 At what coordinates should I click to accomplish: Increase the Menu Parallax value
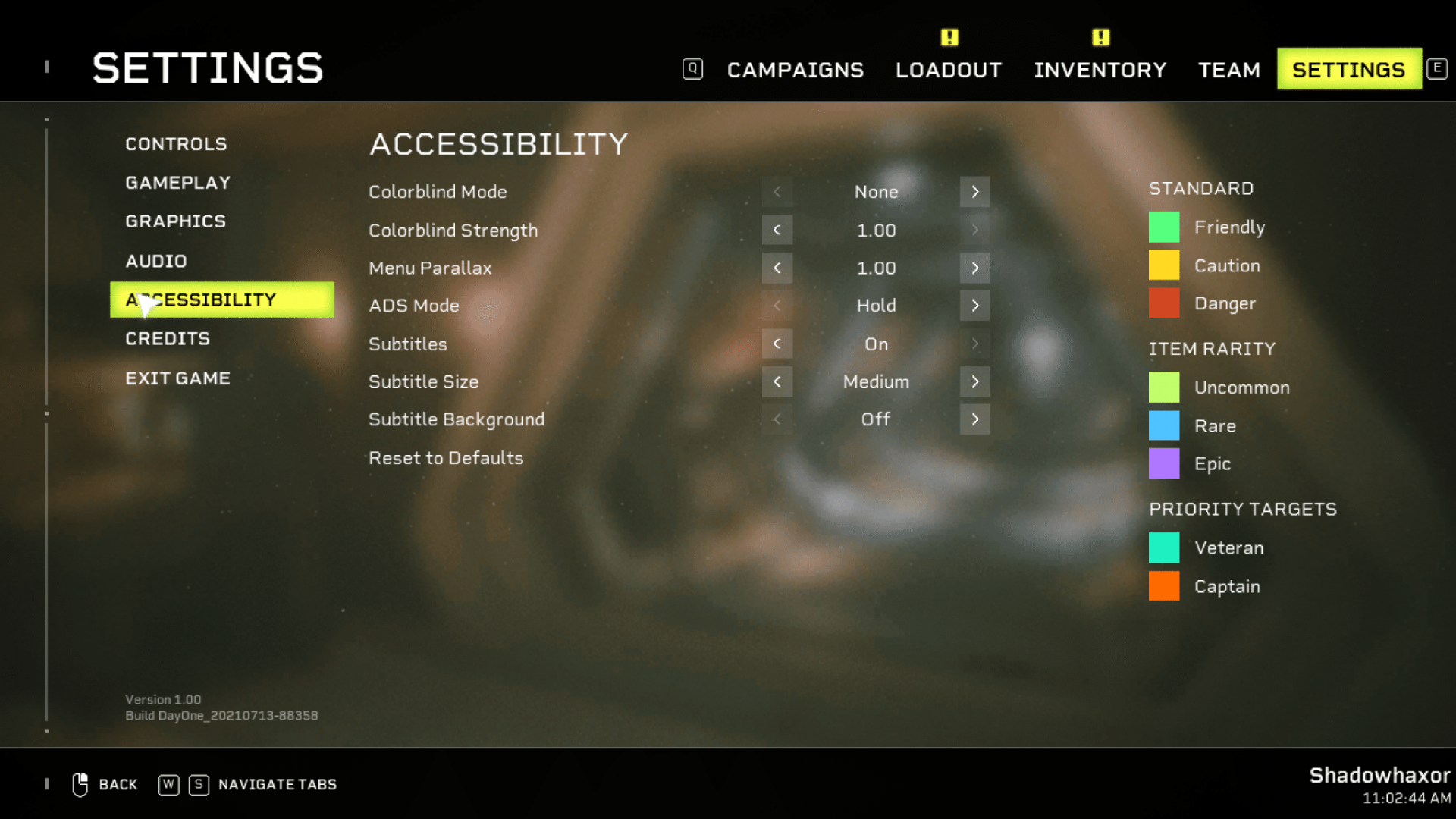pos(974,268)
